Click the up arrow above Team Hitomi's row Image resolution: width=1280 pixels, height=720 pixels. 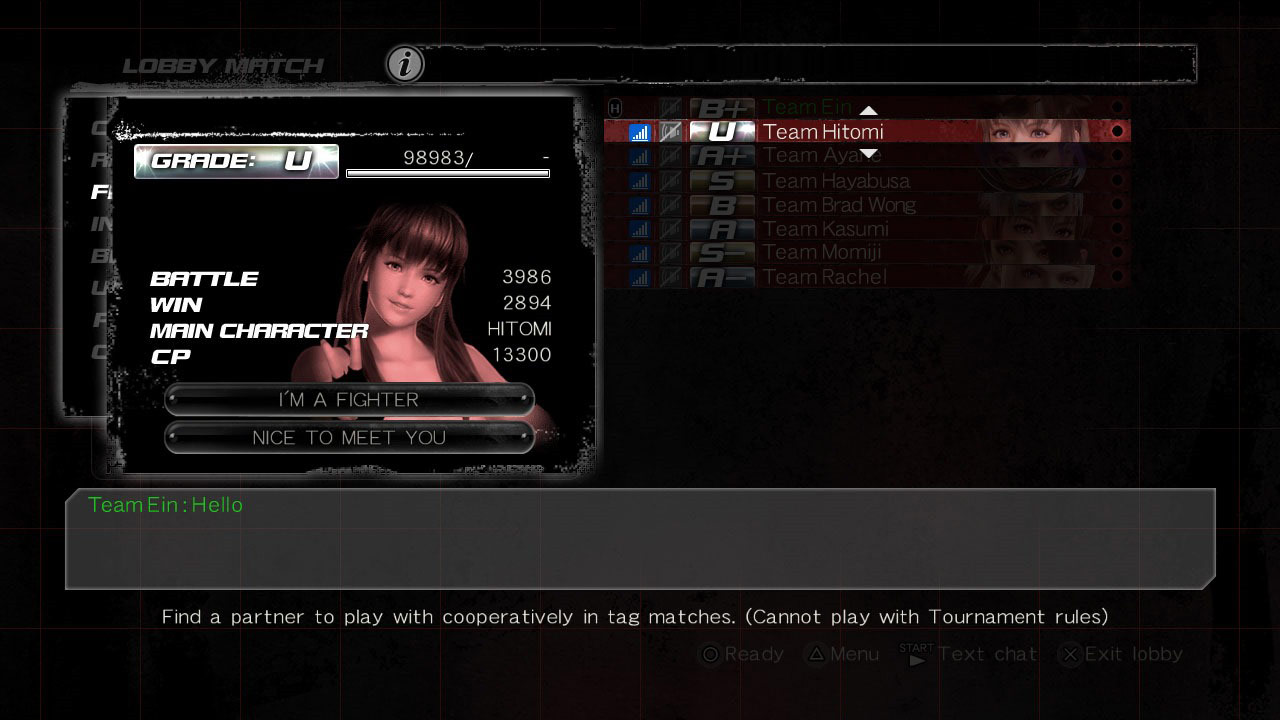coord(869,110)
